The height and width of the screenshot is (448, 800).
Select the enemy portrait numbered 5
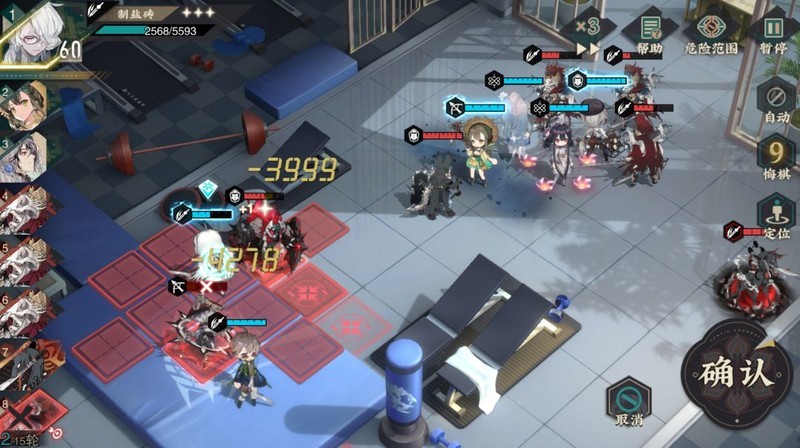(x=22, y=261)
